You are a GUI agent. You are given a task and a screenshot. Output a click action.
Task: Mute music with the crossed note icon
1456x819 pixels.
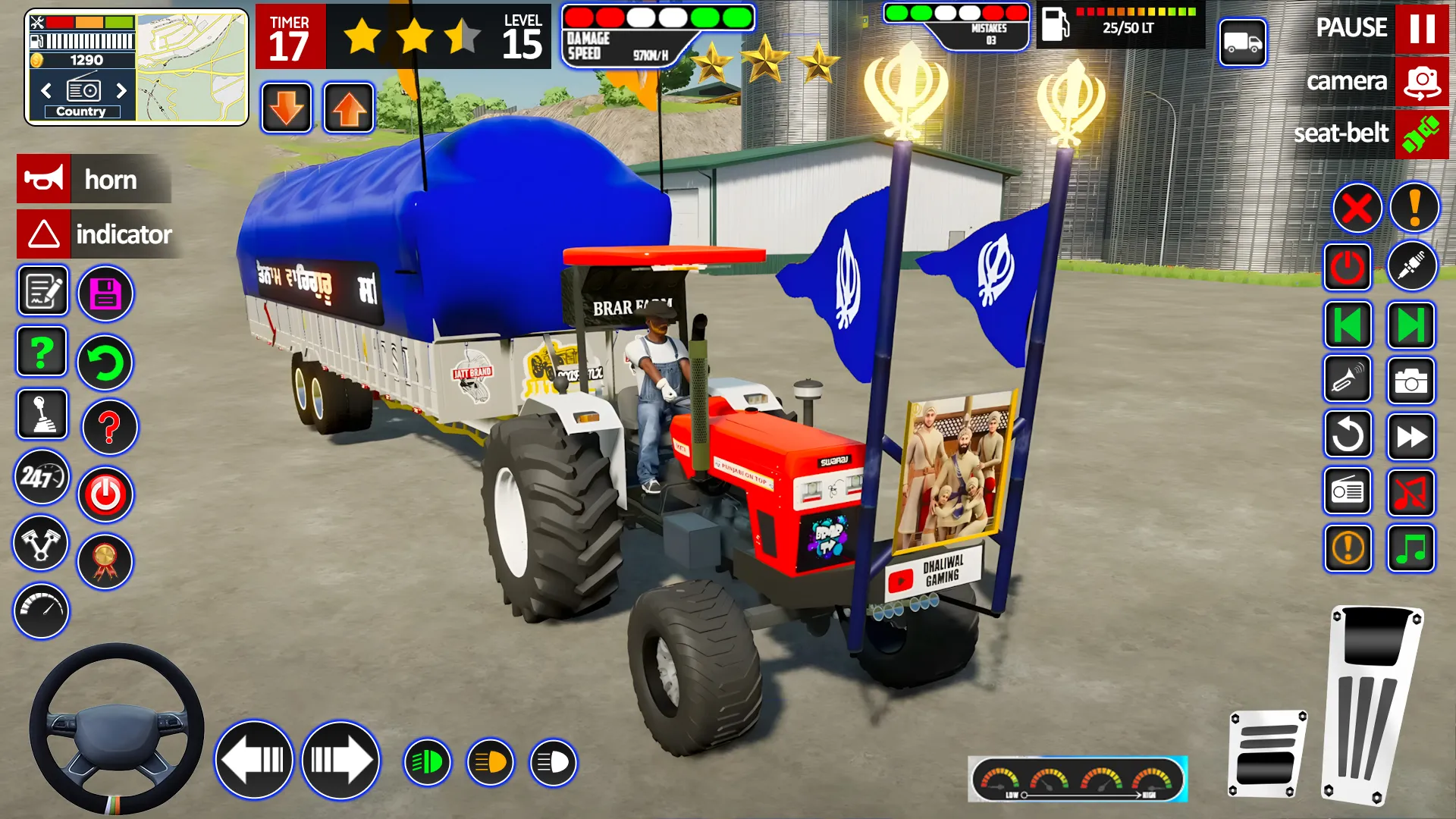click(1410, 492)
